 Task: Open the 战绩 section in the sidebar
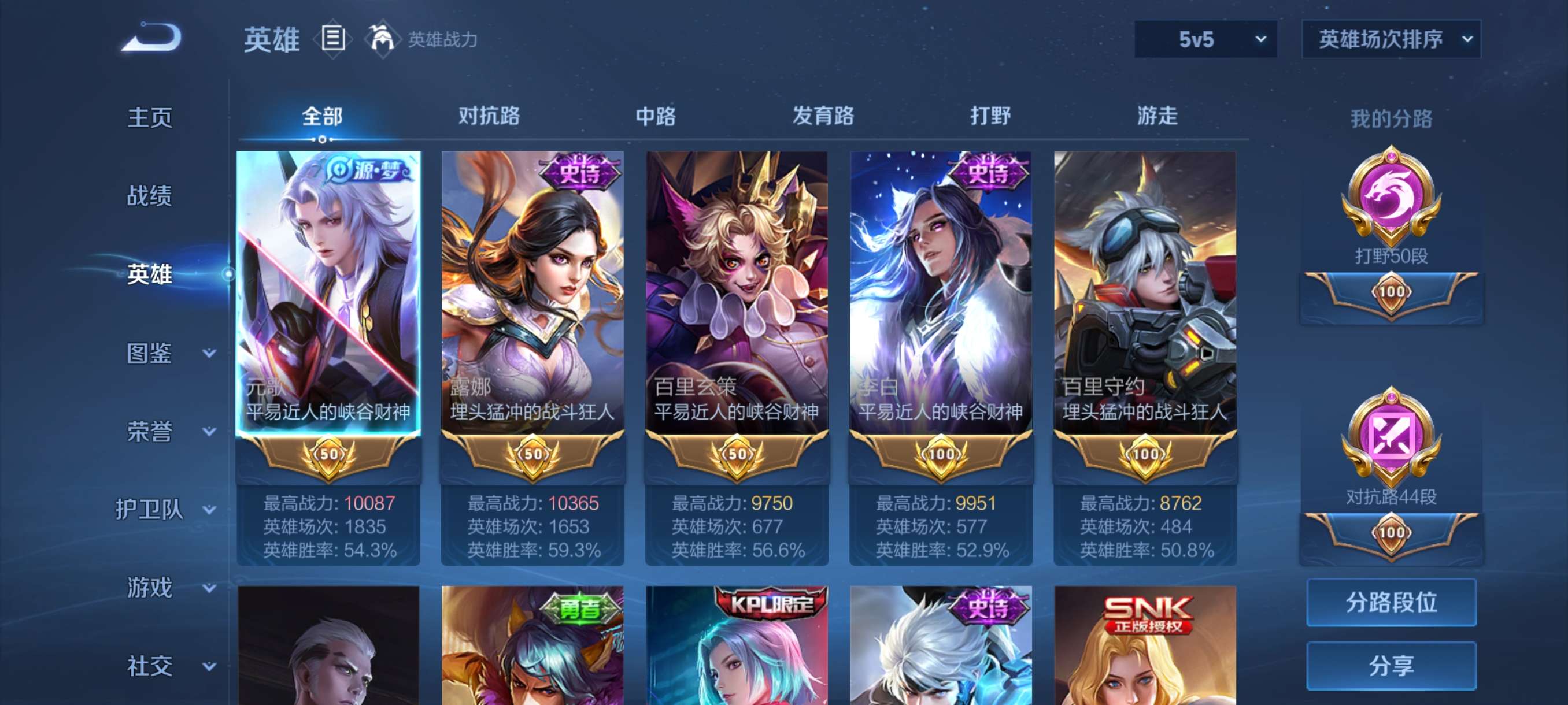coord(150,196)
